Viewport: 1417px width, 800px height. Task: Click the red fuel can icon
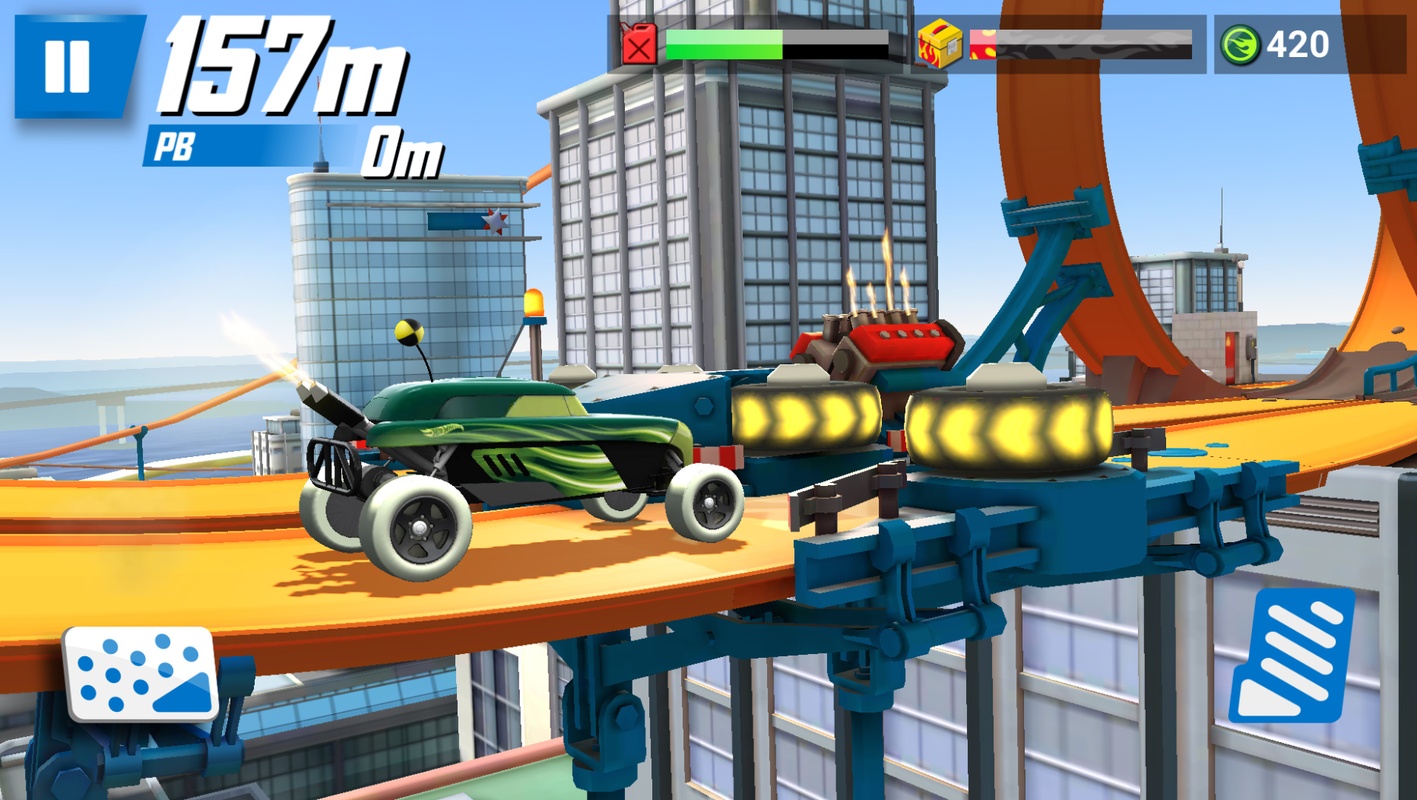[x=640, y=42]
